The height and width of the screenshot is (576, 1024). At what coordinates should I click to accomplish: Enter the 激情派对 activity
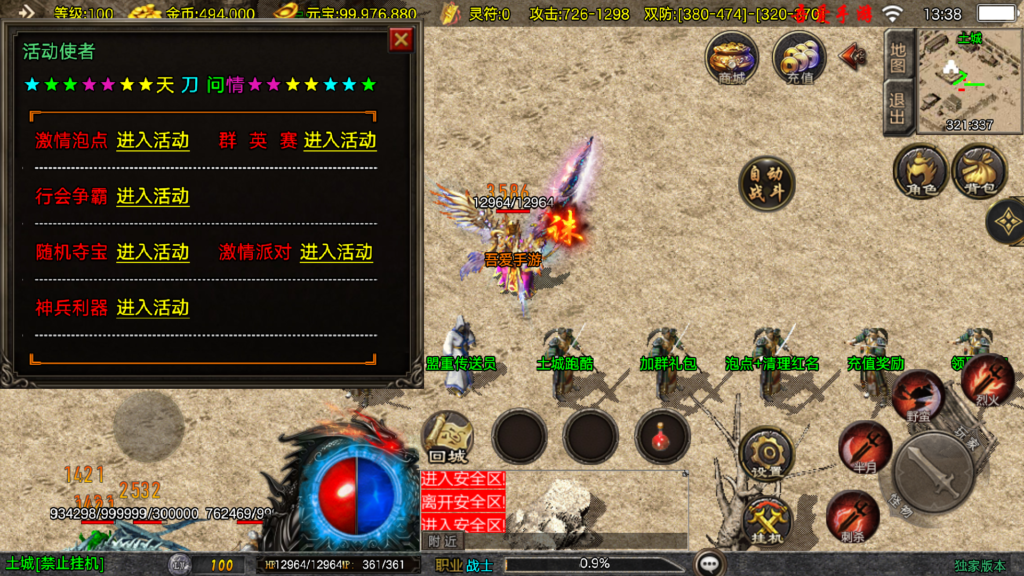point(336,252)
